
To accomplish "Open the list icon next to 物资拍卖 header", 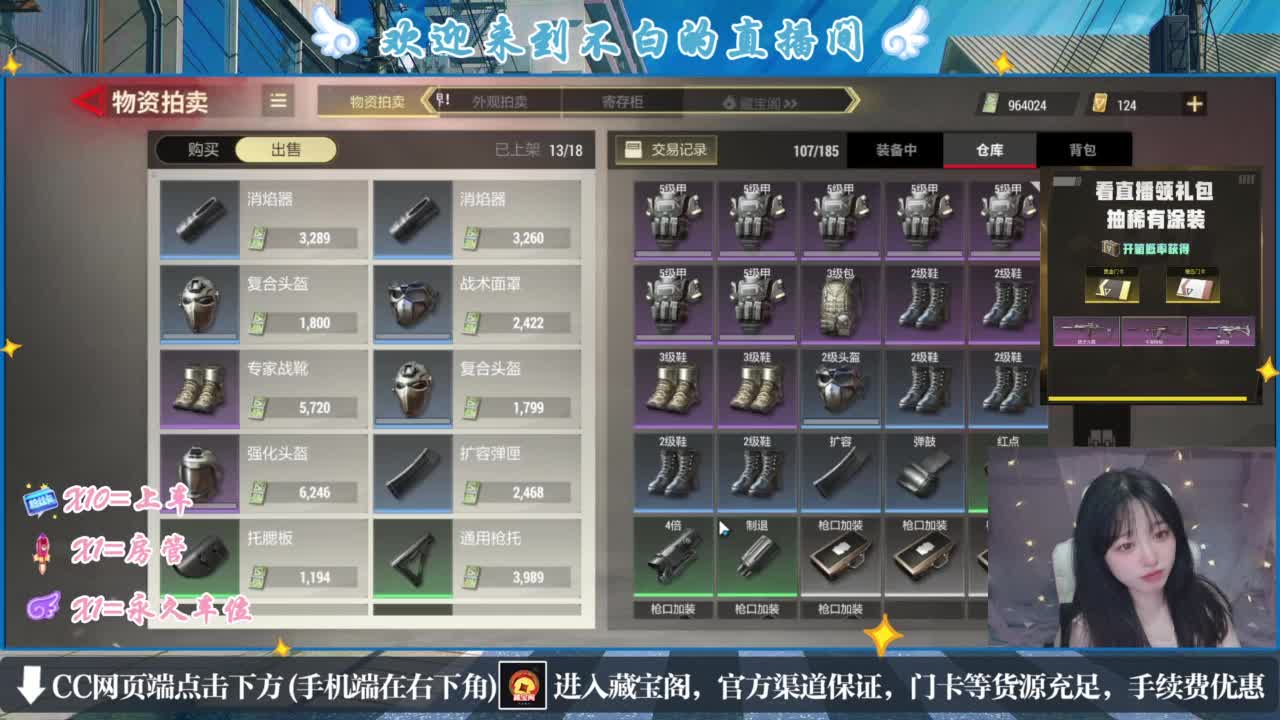I will [x=278, y=103].
